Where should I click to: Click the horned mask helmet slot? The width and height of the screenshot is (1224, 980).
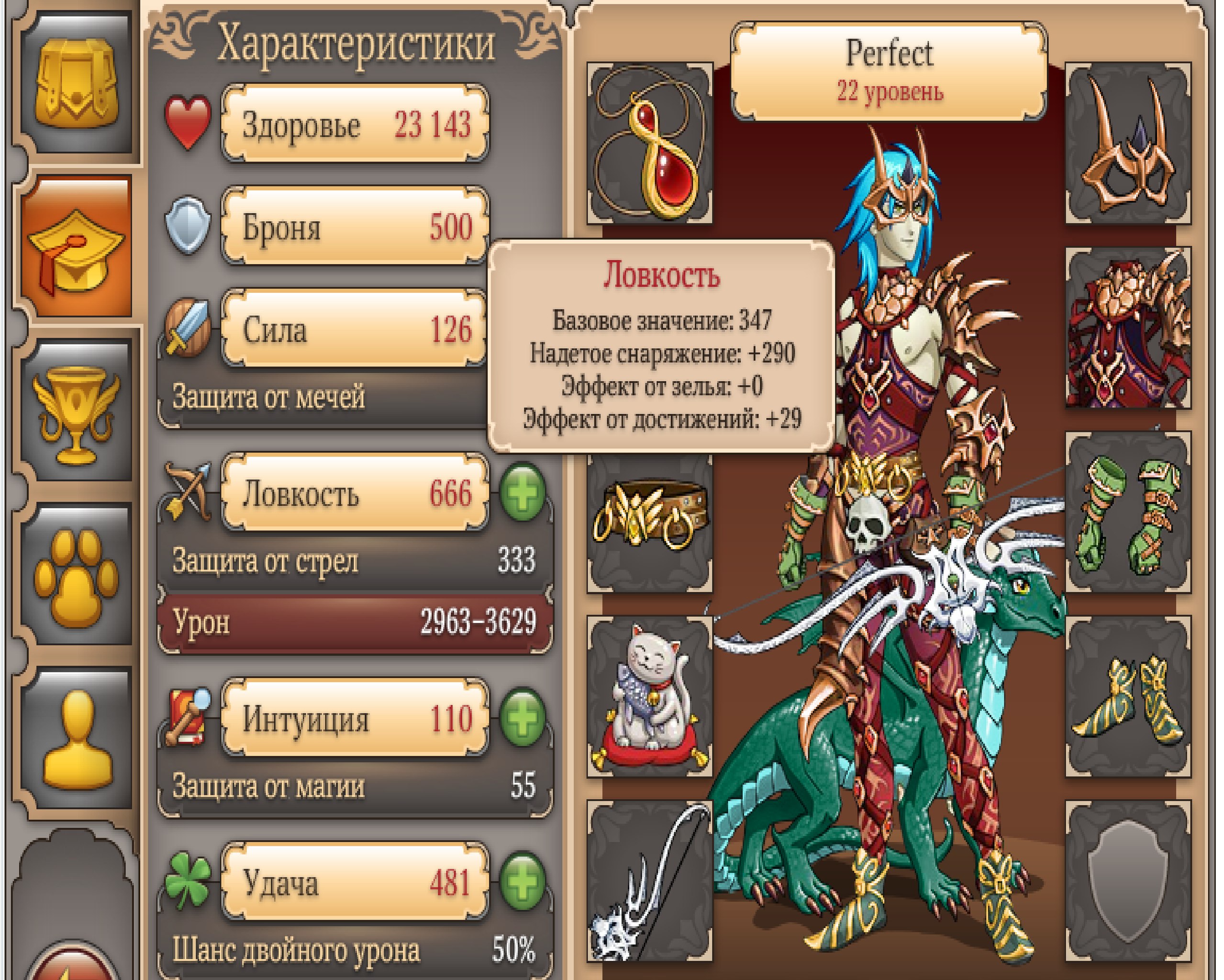click(x=1127, y=144)
